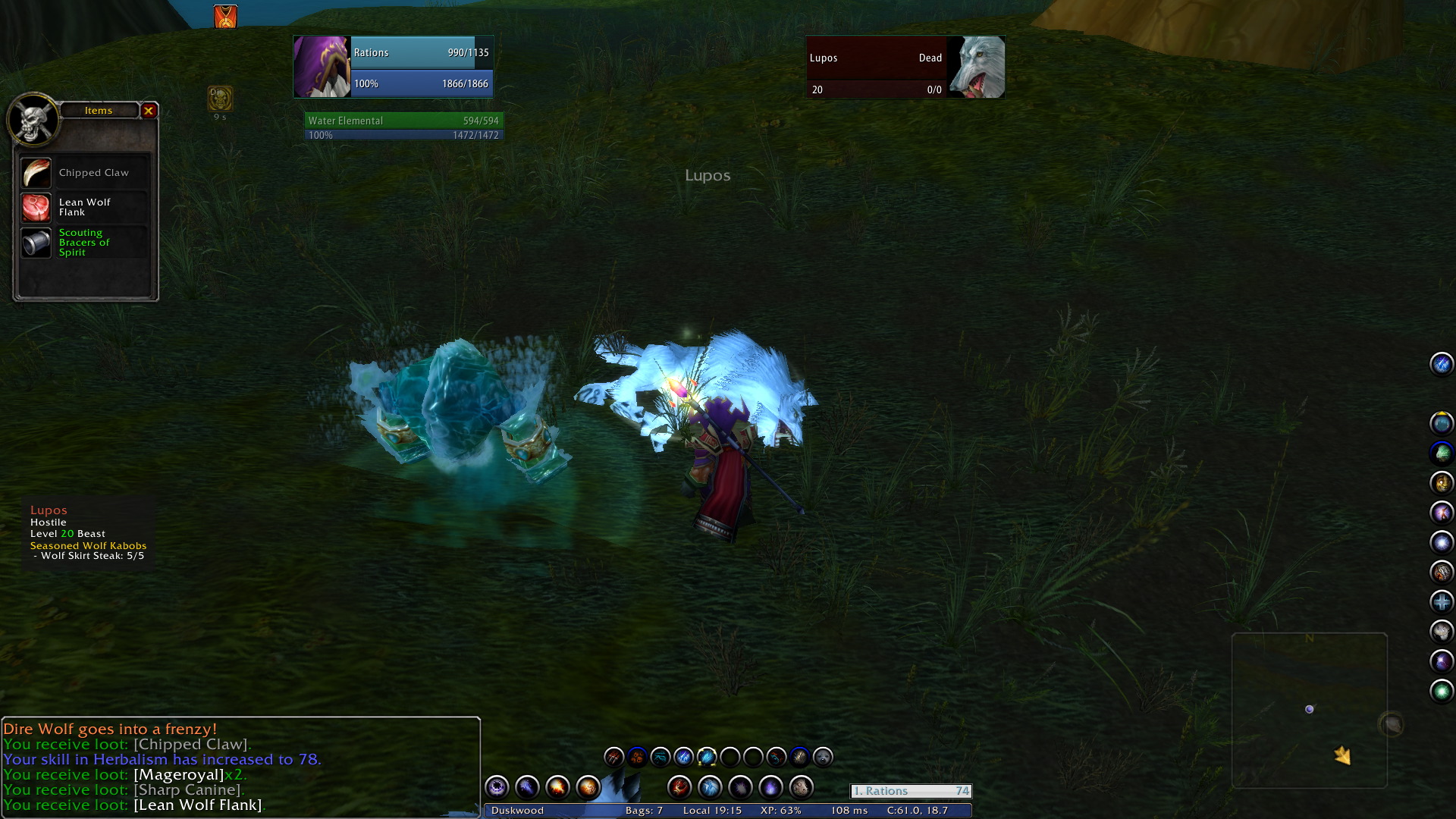Click the Bags info bar entry
This screenshot has height=819, width=1456.
tap(644, 811)
